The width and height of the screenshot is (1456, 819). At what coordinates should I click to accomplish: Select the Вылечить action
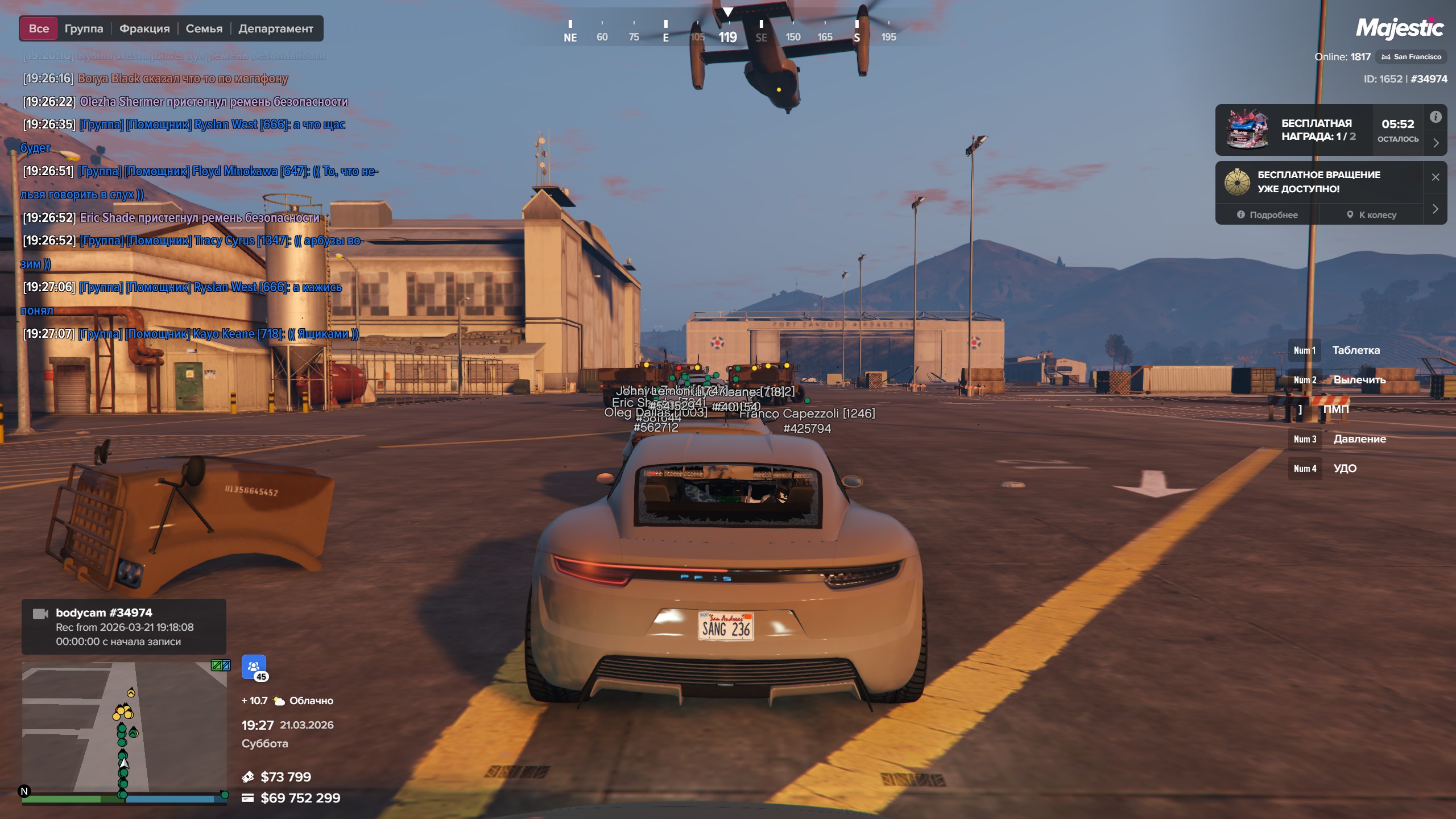pos(1359,380)
